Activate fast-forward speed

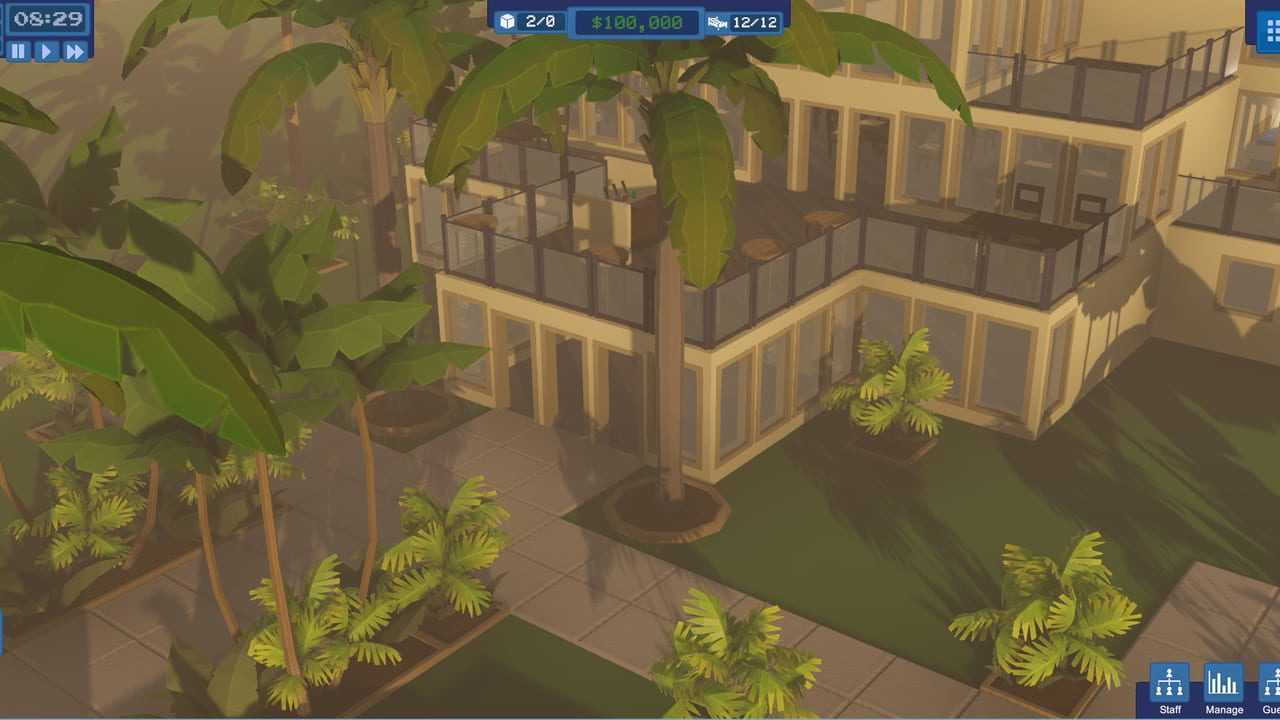click(75, 51)
